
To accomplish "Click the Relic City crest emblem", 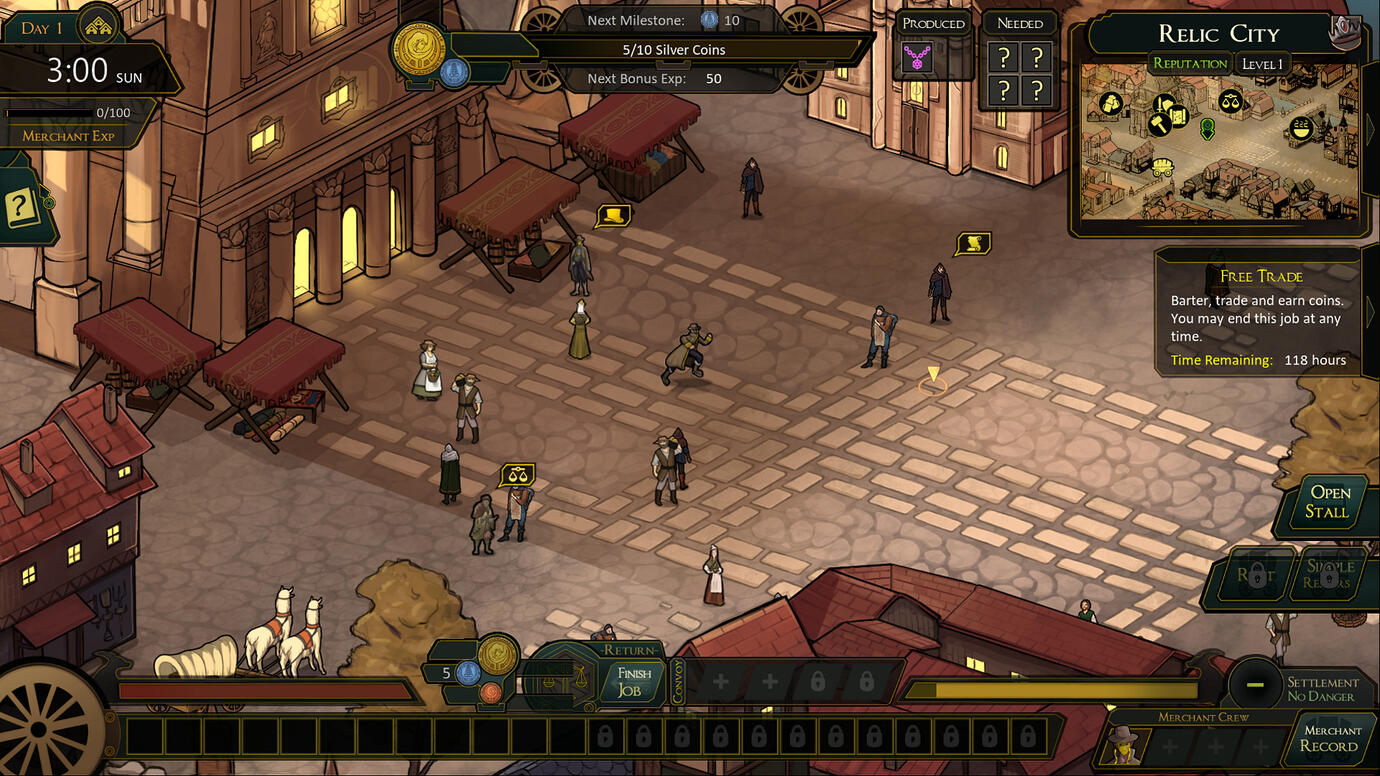I will [1346, 32].
